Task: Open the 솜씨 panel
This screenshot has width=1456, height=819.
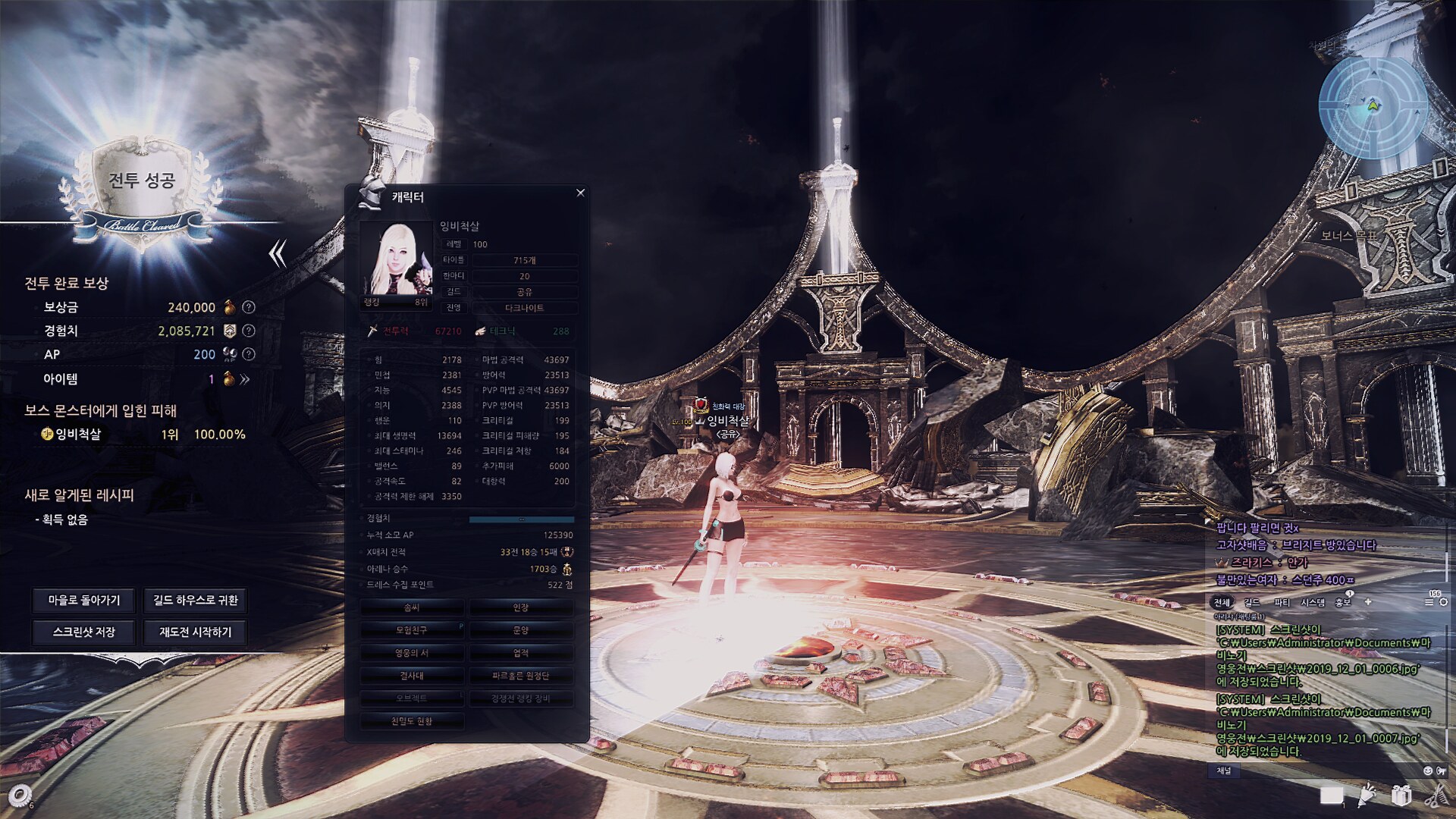Action: [x=412, y=607]
